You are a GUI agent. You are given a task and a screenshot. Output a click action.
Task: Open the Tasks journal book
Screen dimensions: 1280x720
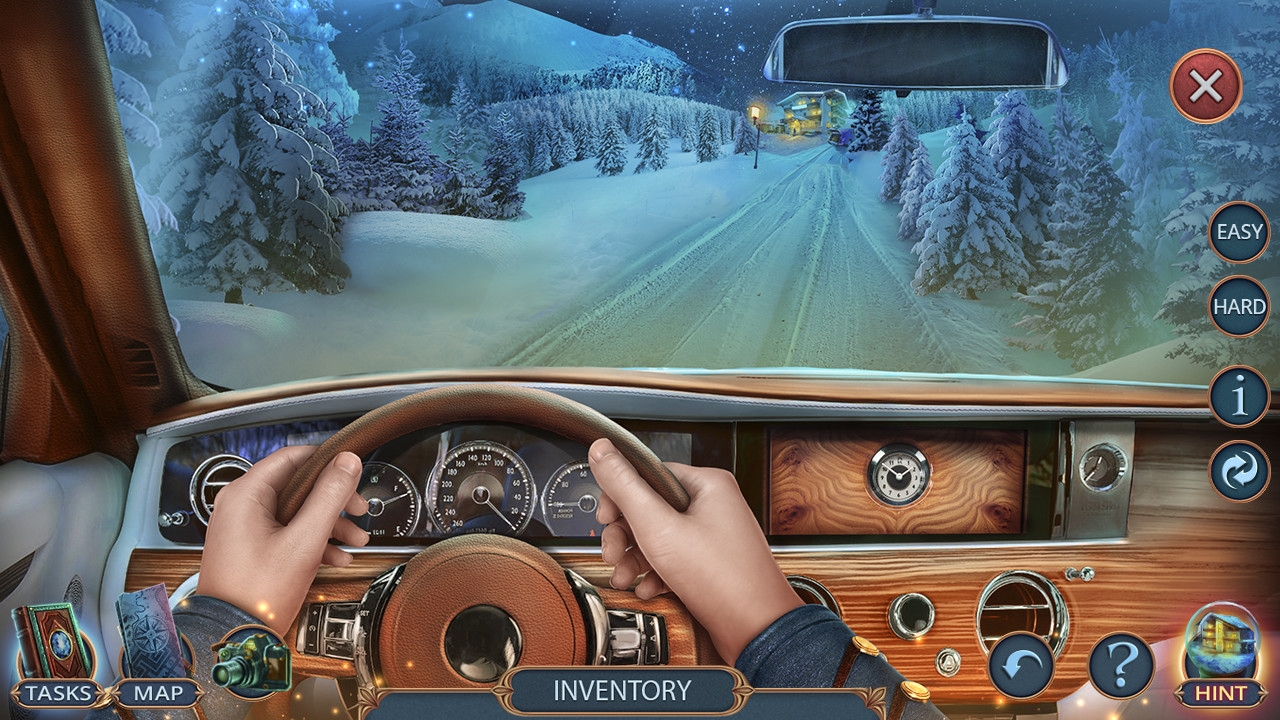point(57,640)
